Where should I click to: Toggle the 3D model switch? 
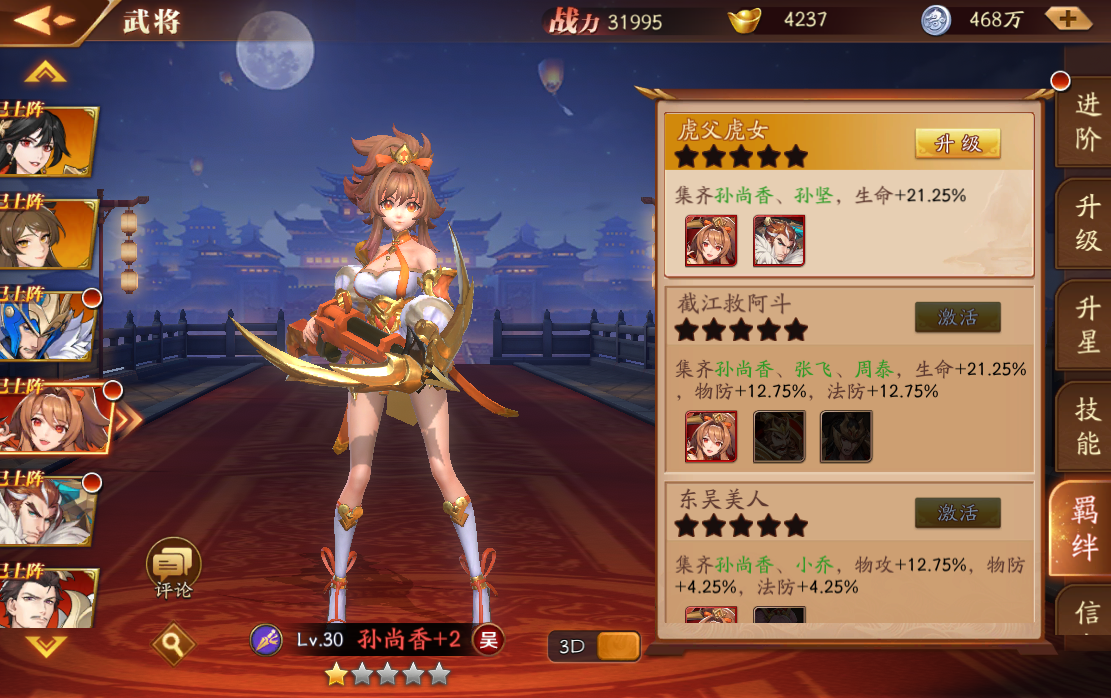pos(594,646)
